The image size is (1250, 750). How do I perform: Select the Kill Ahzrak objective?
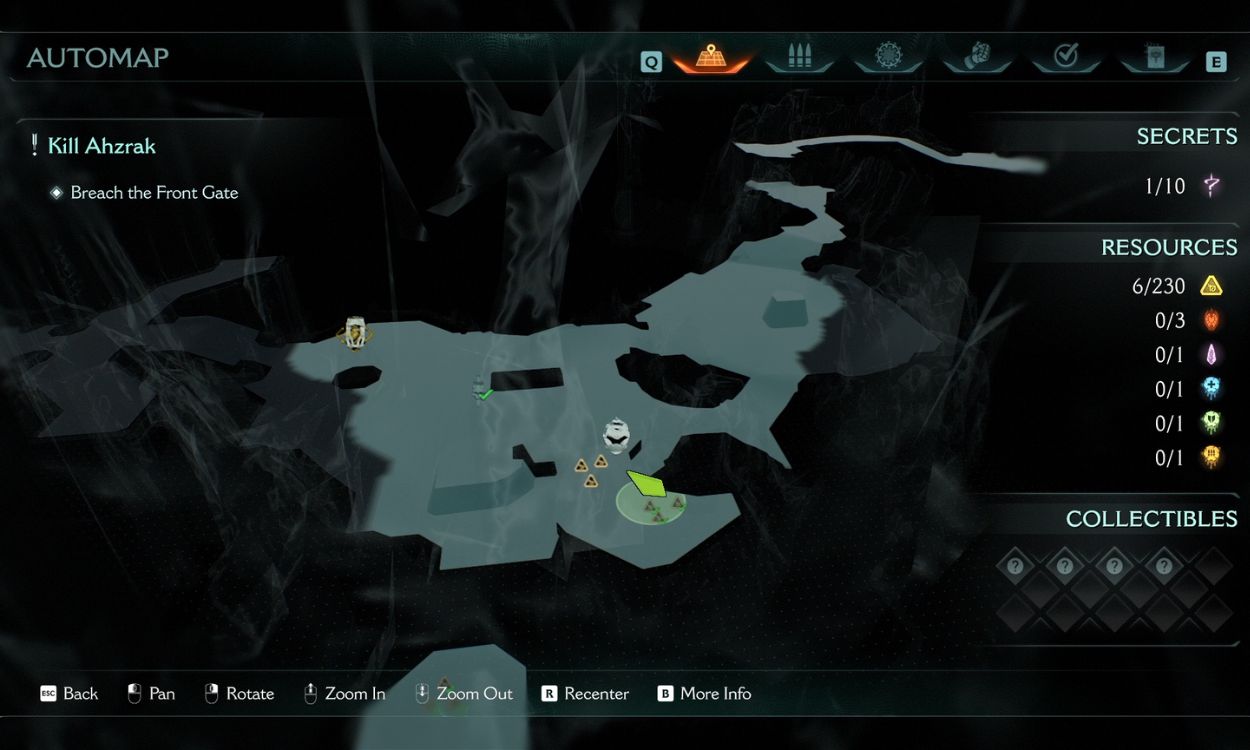101,146
